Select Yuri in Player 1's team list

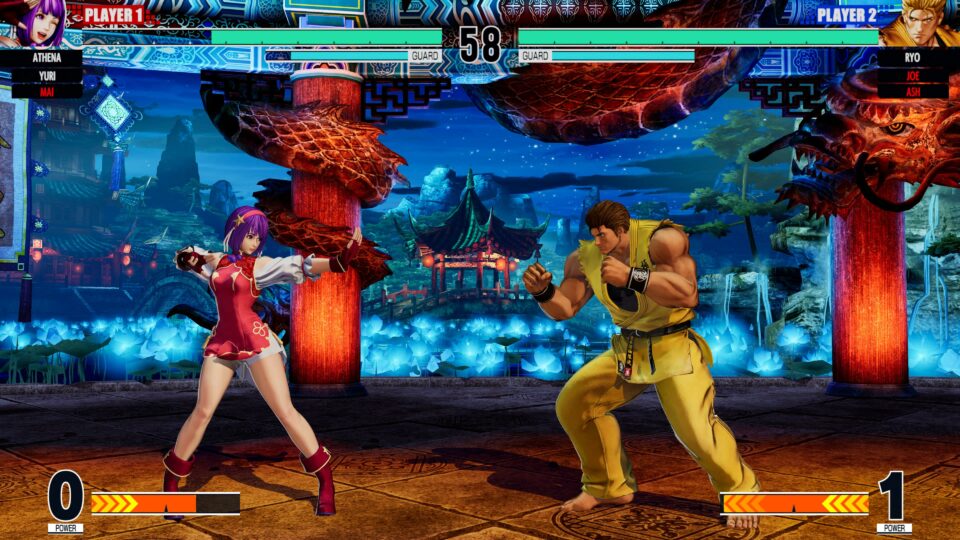click(47, 74)
